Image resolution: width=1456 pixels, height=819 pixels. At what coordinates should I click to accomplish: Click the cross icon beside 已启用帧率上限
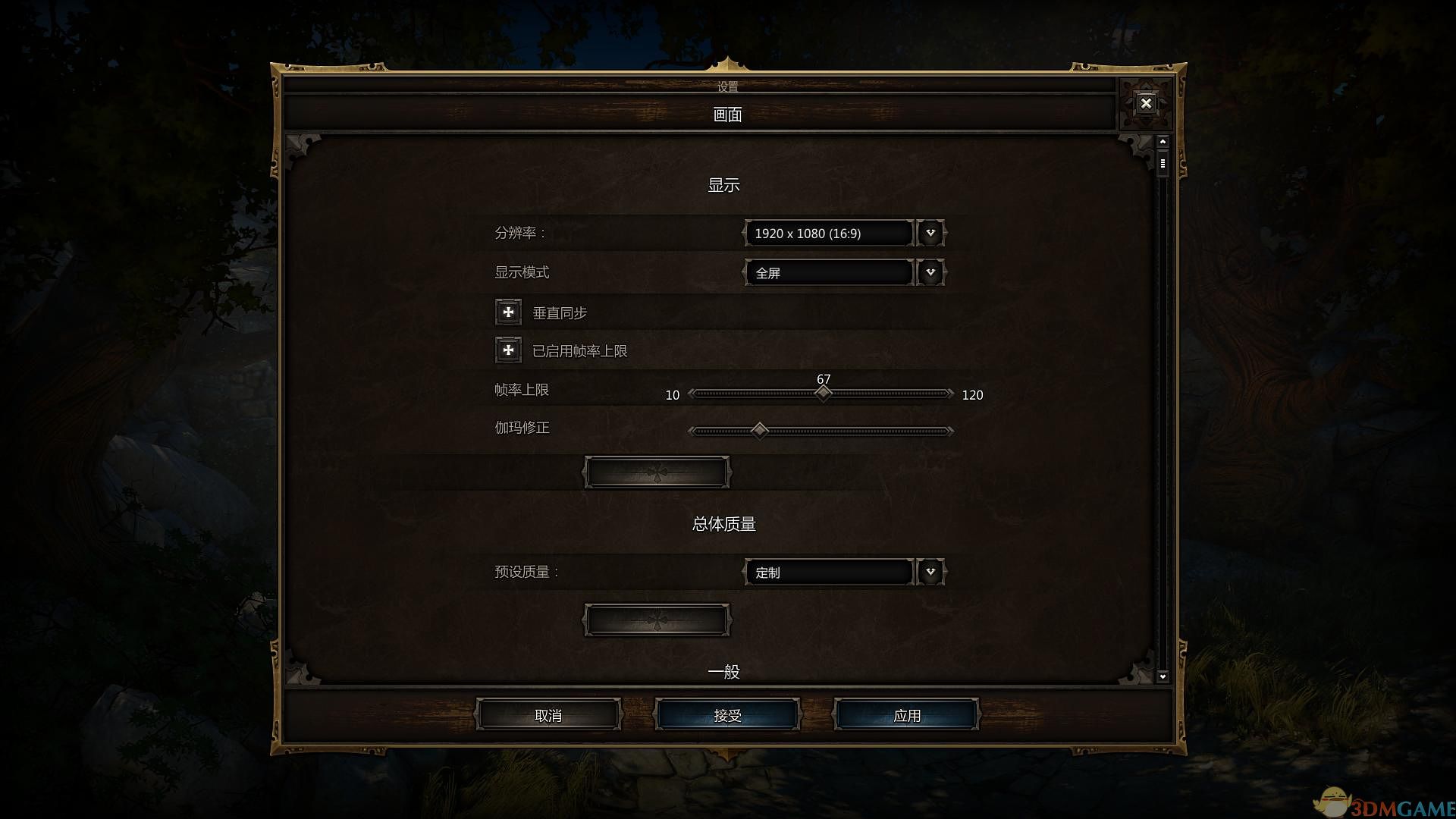point(507,350)
